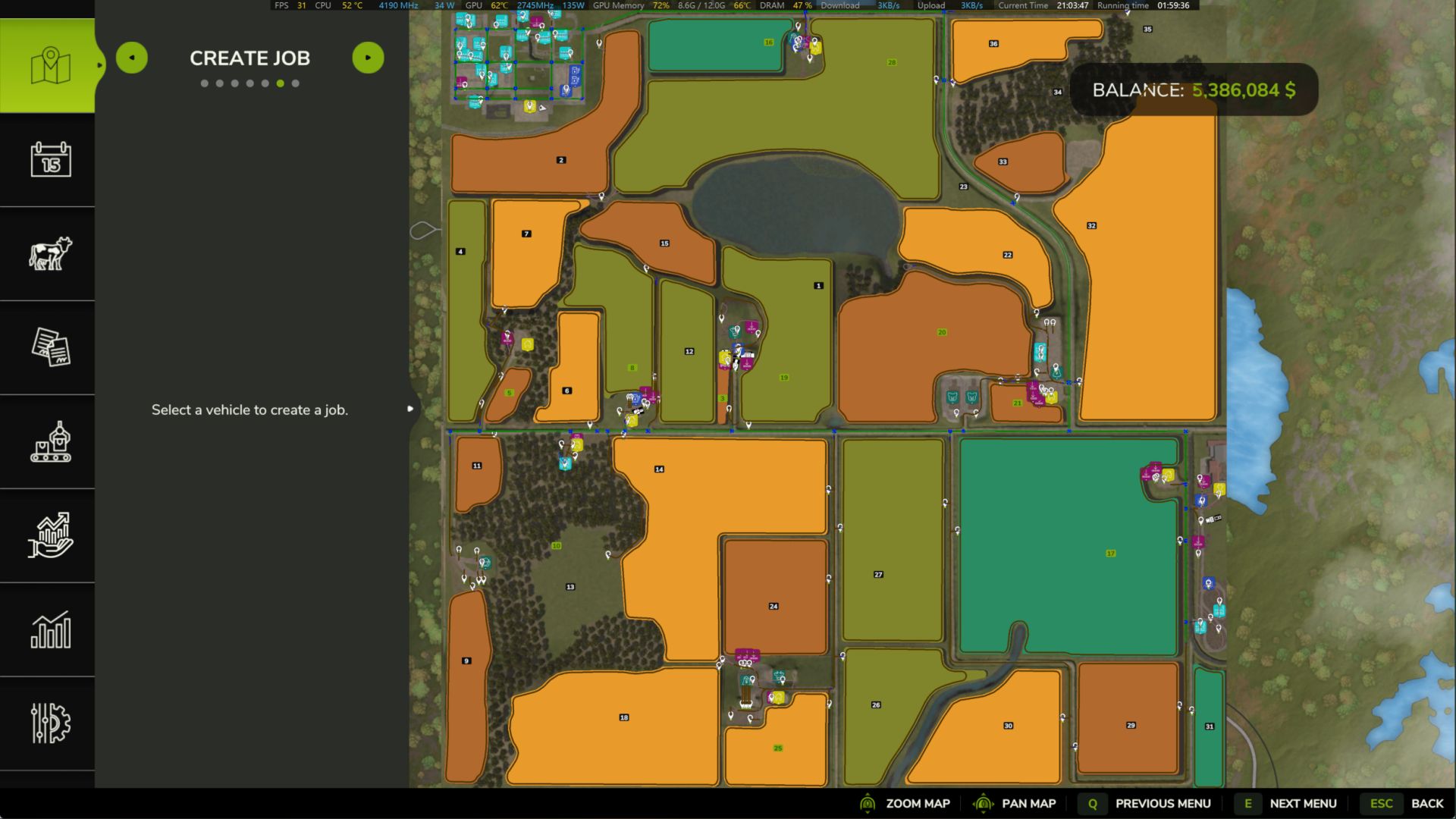The width and height of the screenshot is (1456, 819).
Task: Show the contracts tab with documents icon
Action: pyautogui.click(x=50, y=347)
